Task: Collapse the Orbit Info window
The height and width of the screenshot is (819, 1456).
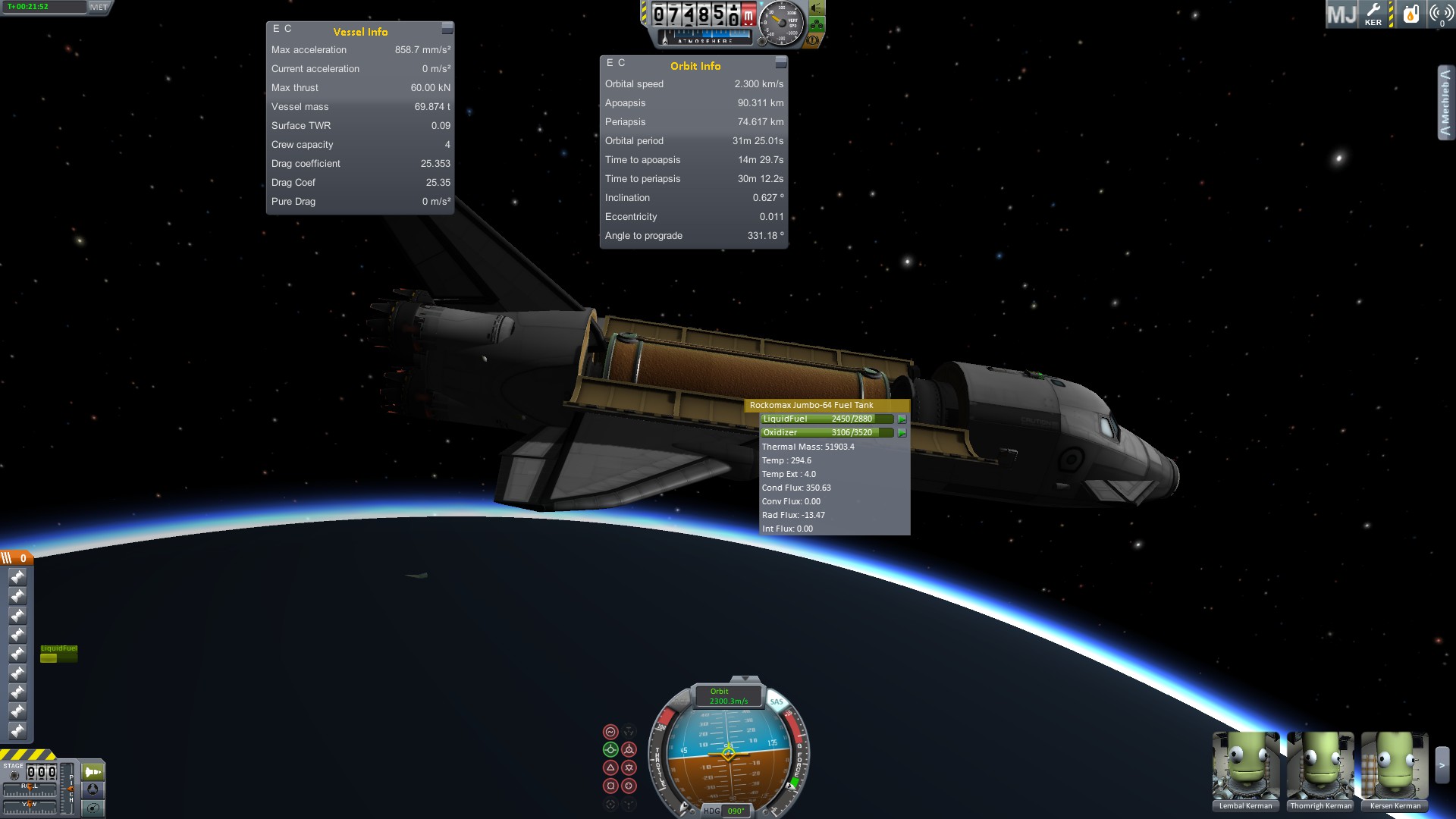Action: pyautogui.click(x=781, y=62)
